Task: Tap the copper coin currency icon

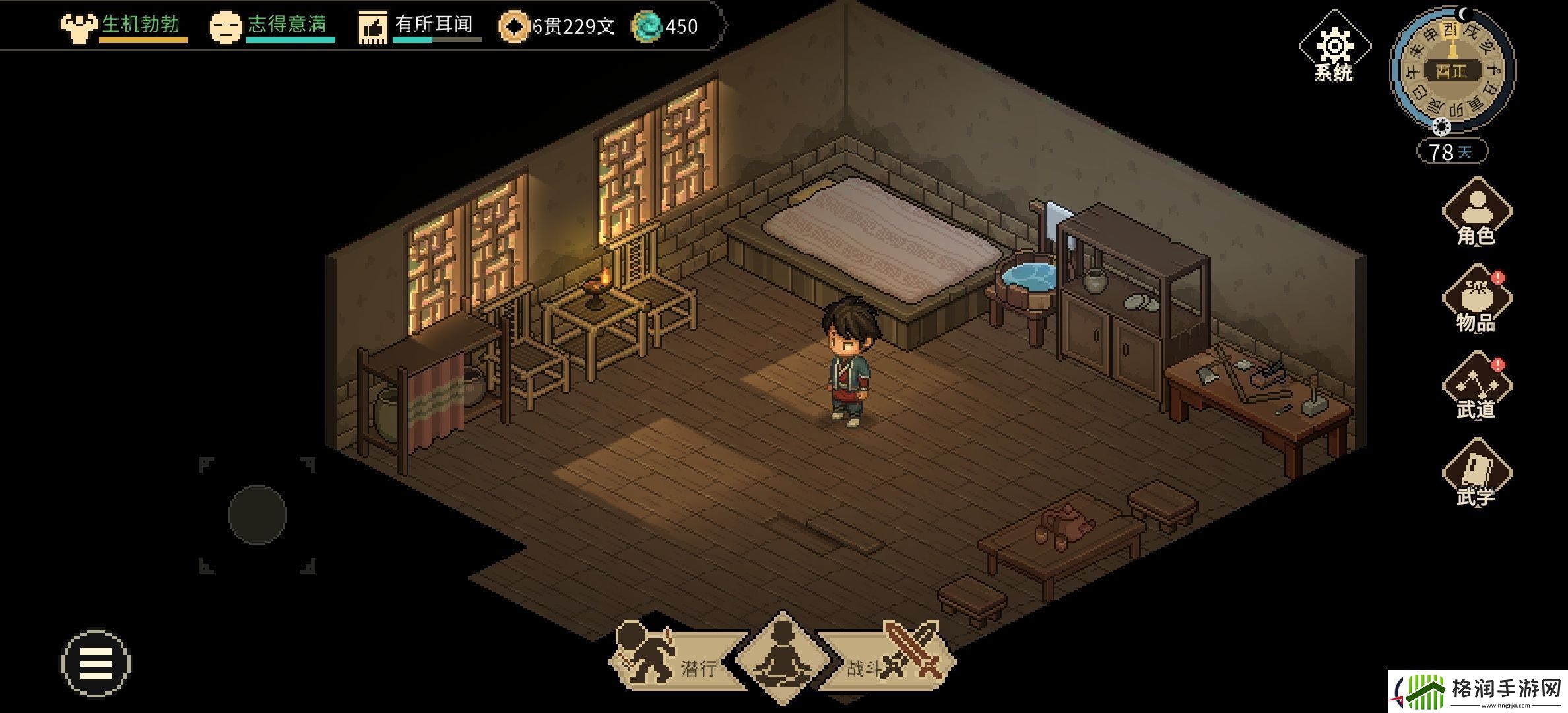Action: (x=513, y=27)
